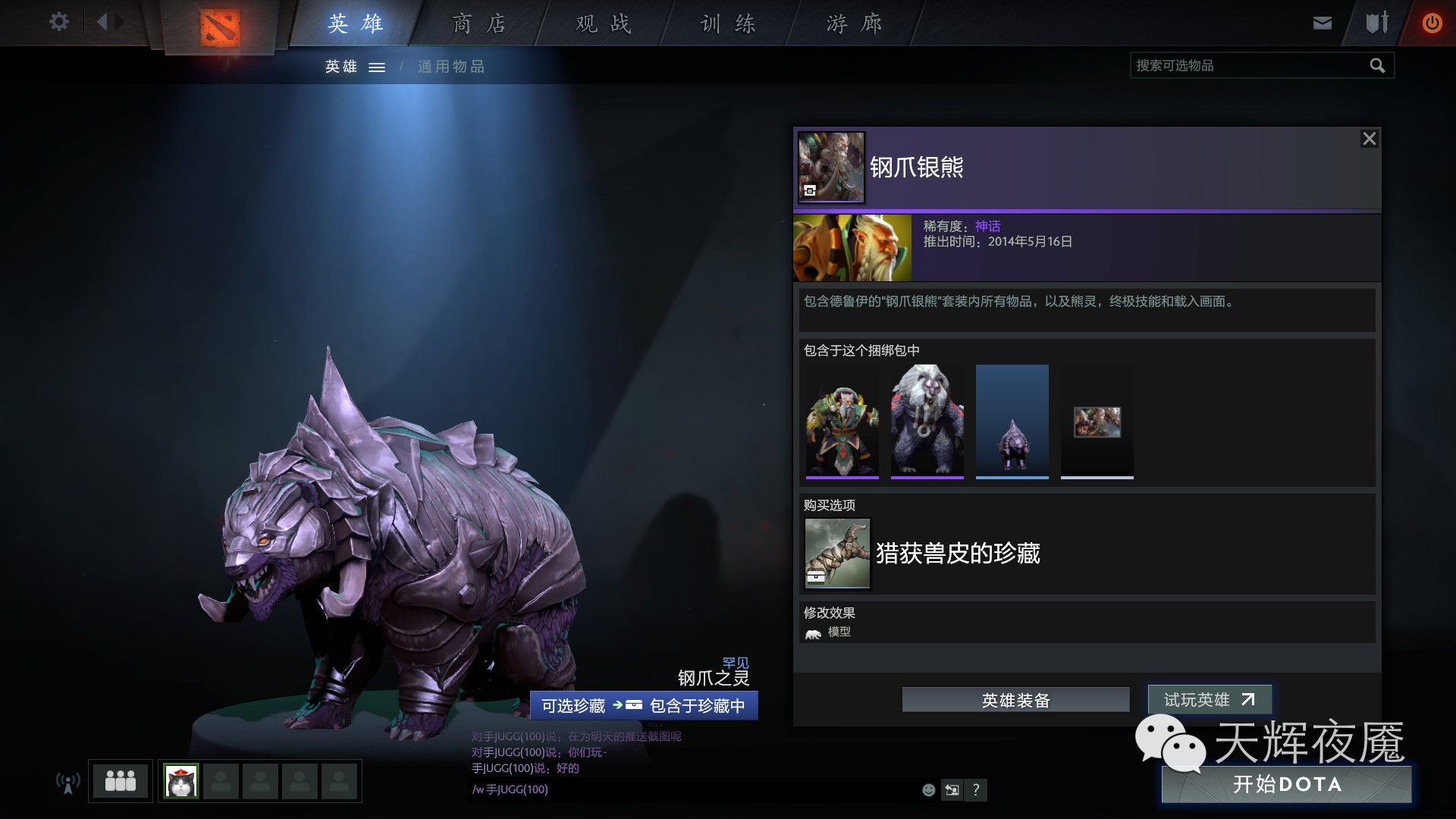Open the 通用物品 breadcrumb selector
The height and width of the screenshot is (819, 1456).
coord(451,67)
